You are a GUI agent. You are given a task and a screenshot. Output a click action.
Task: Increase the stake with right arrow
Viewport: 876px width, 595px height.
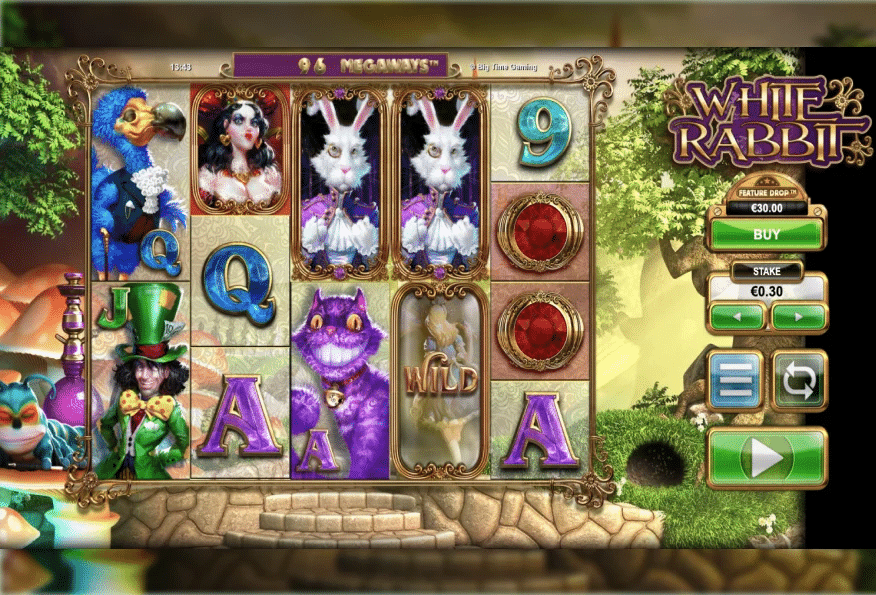click(x=798, y=317)
